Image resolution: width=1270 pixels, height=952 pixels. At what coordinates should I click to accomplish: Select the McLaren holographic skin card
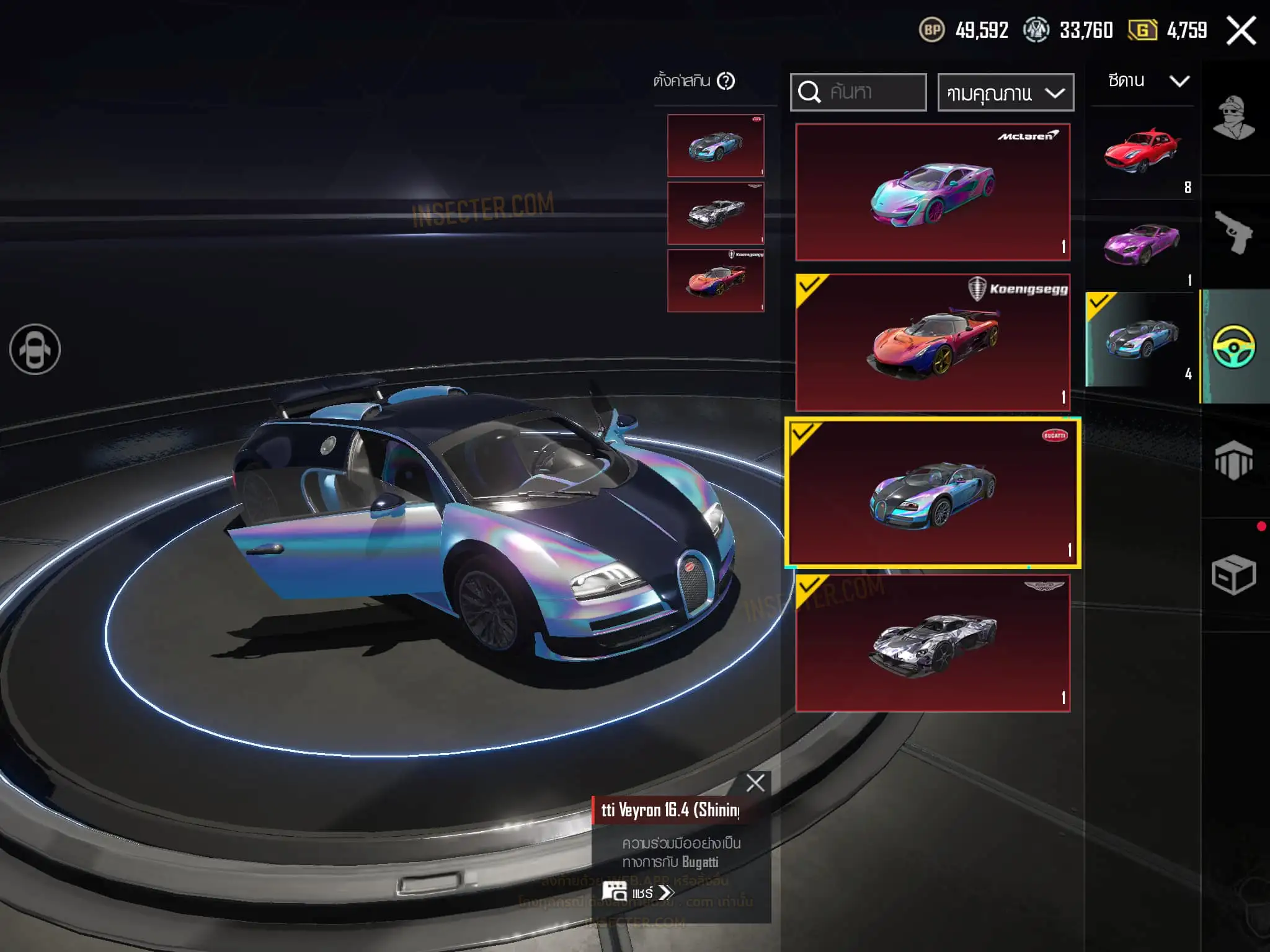933,192
